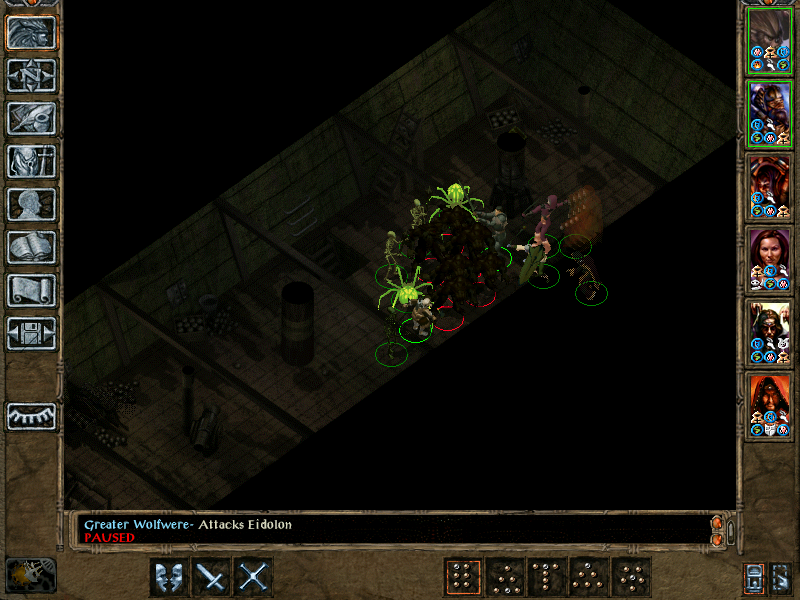The height and width of the screenshot is (600, 800).
Task: Select the second party member's portrait
Action: (x=770, y=113)
